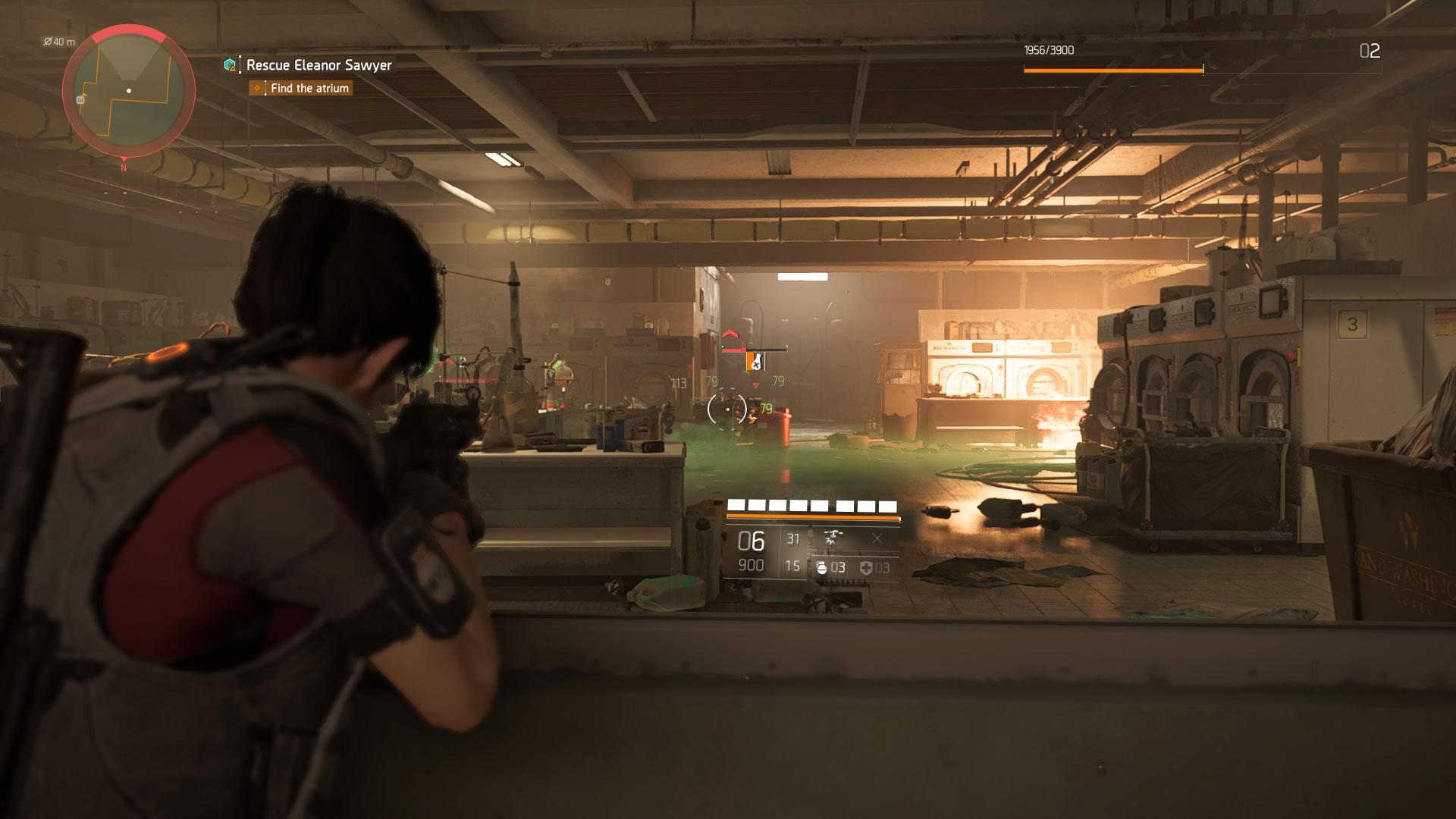Click the red enemy rank chevron above health bar
Viewport: 1456px width, 819px height.
pyautogui.click(x=730, y=334)
